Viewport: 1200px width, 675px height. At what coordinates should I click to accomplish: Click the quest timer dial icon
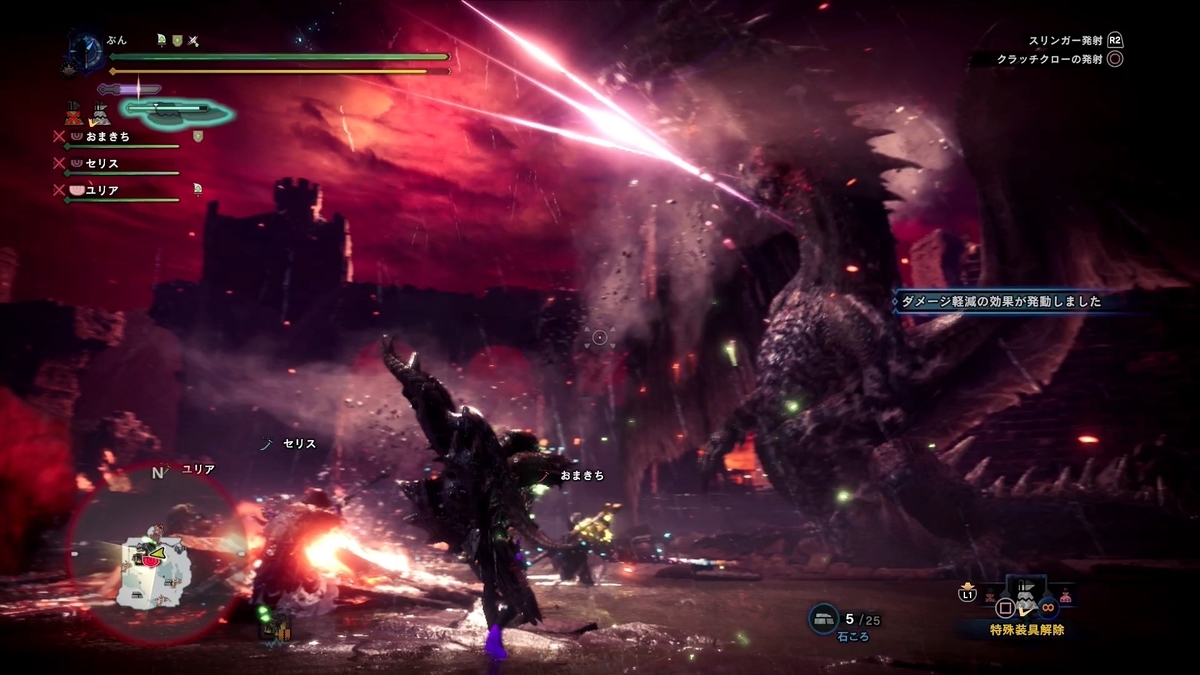point(86,52)
